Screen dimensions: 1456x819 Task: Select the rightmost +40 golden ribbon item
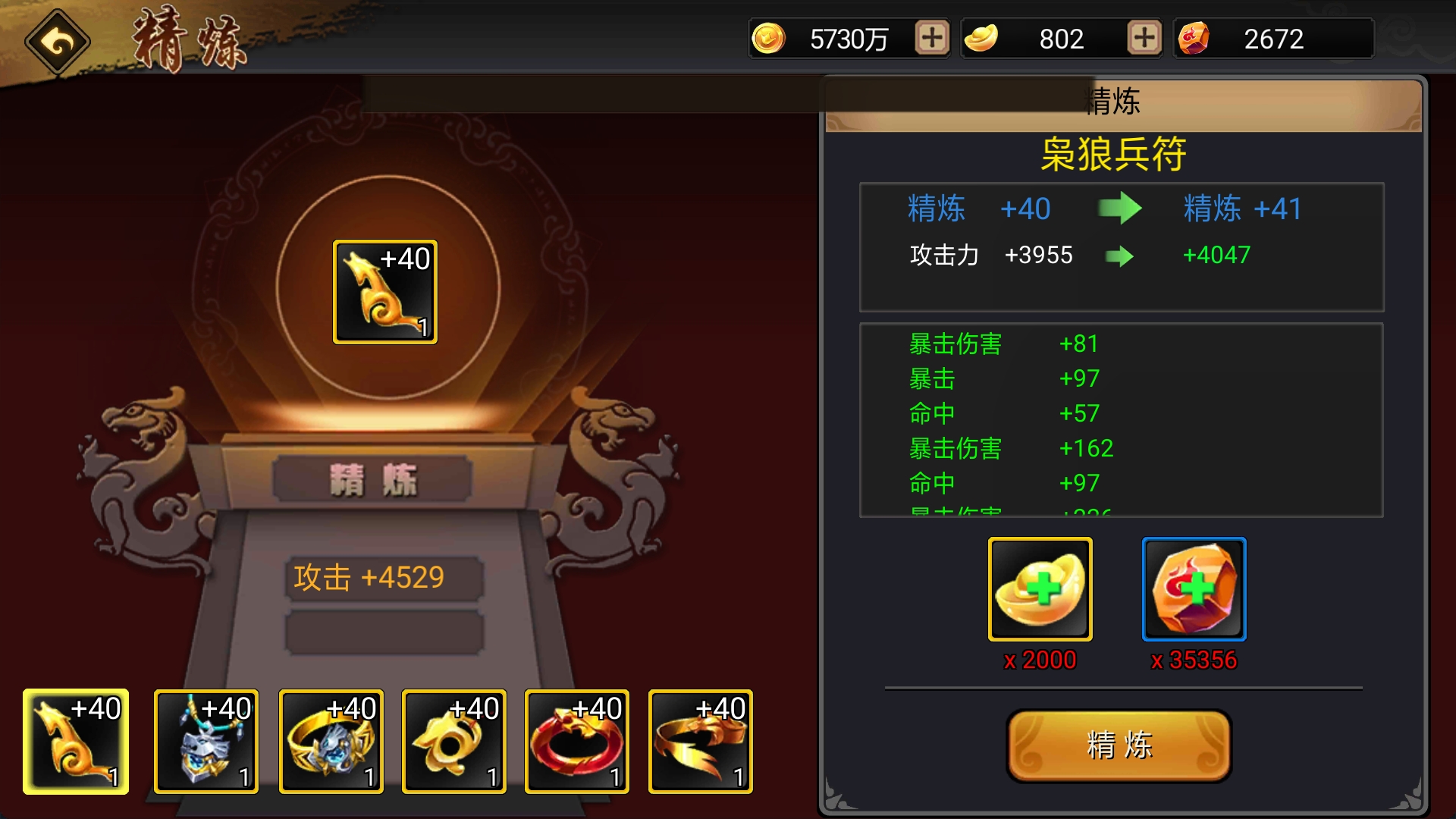[x=701, y=742]
